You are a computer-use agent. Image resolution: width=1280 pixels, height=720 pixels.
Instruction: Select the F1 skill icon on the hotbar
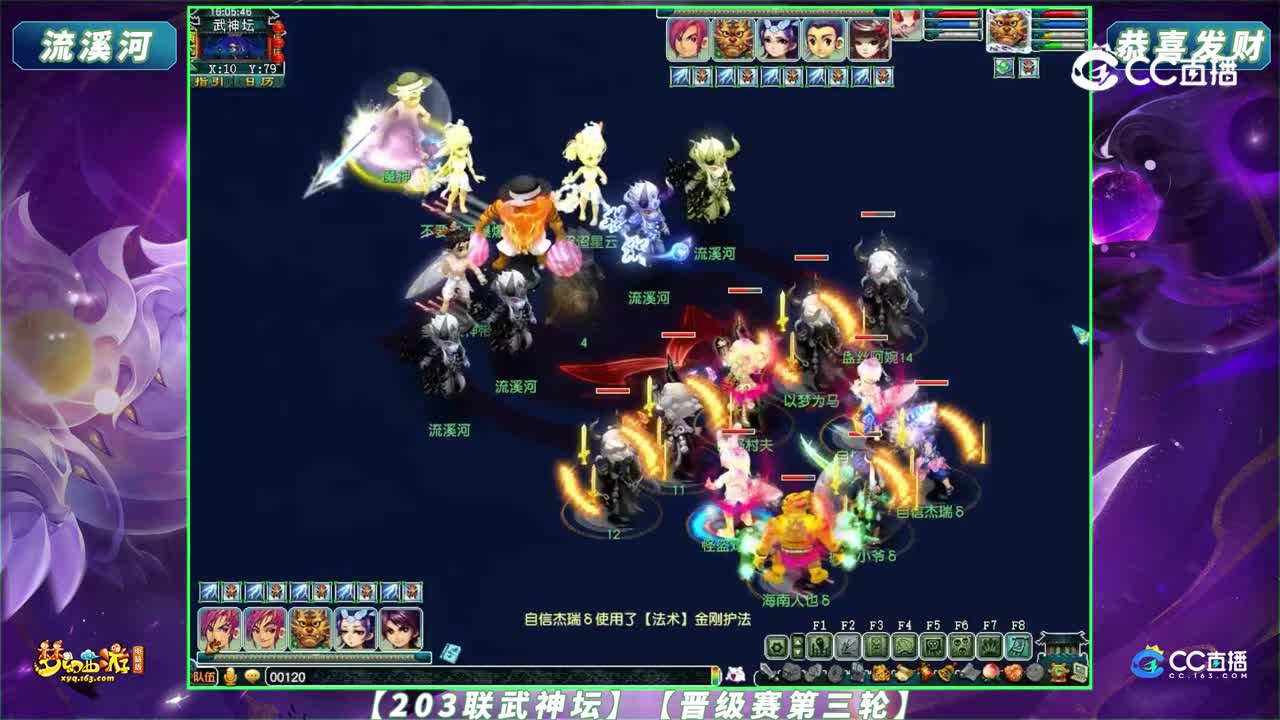pyautogui.click(x=818, y=646)
